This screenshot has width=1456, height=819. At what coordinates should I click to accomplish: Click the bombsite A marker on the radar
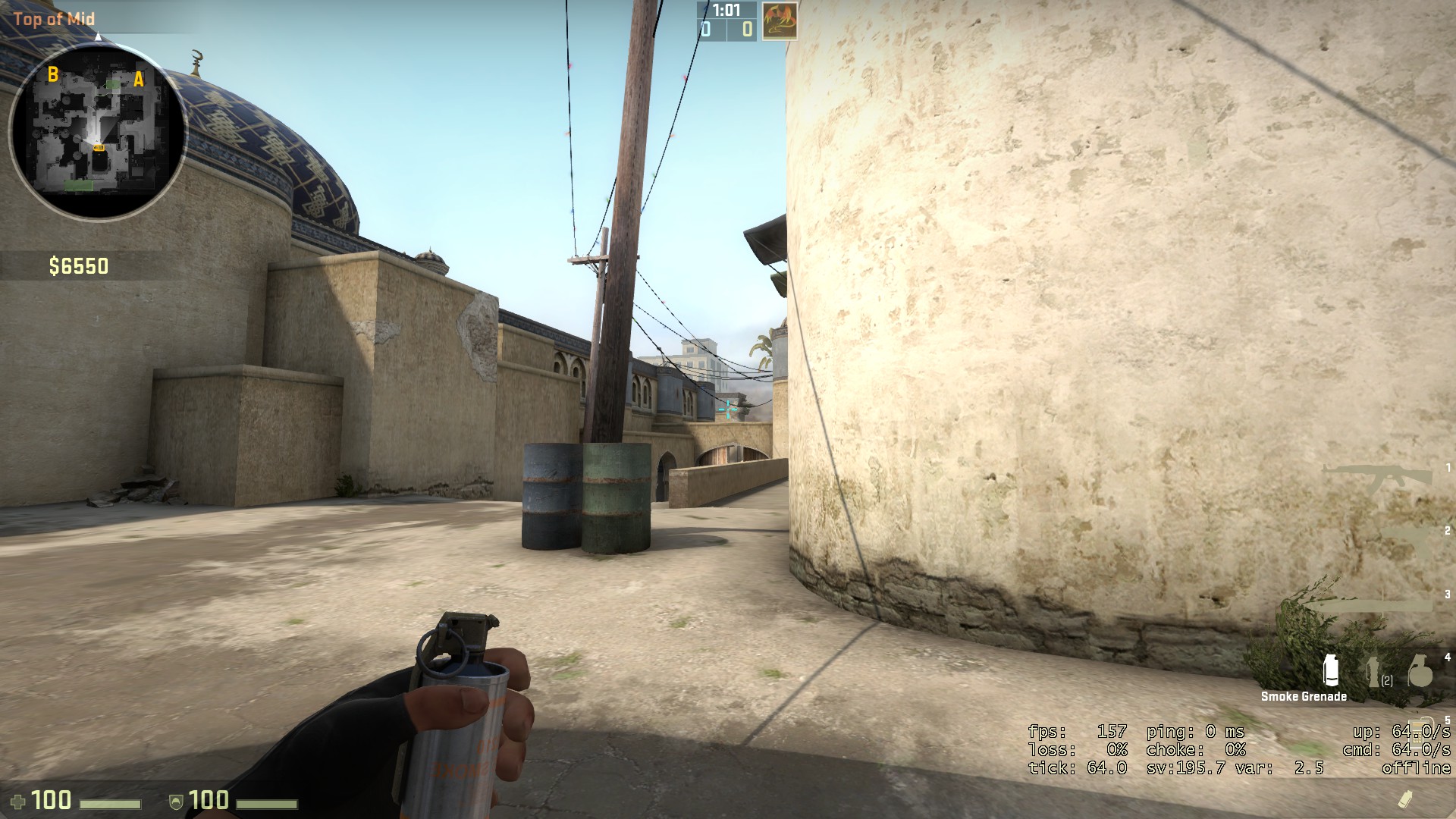pos(139,80)
